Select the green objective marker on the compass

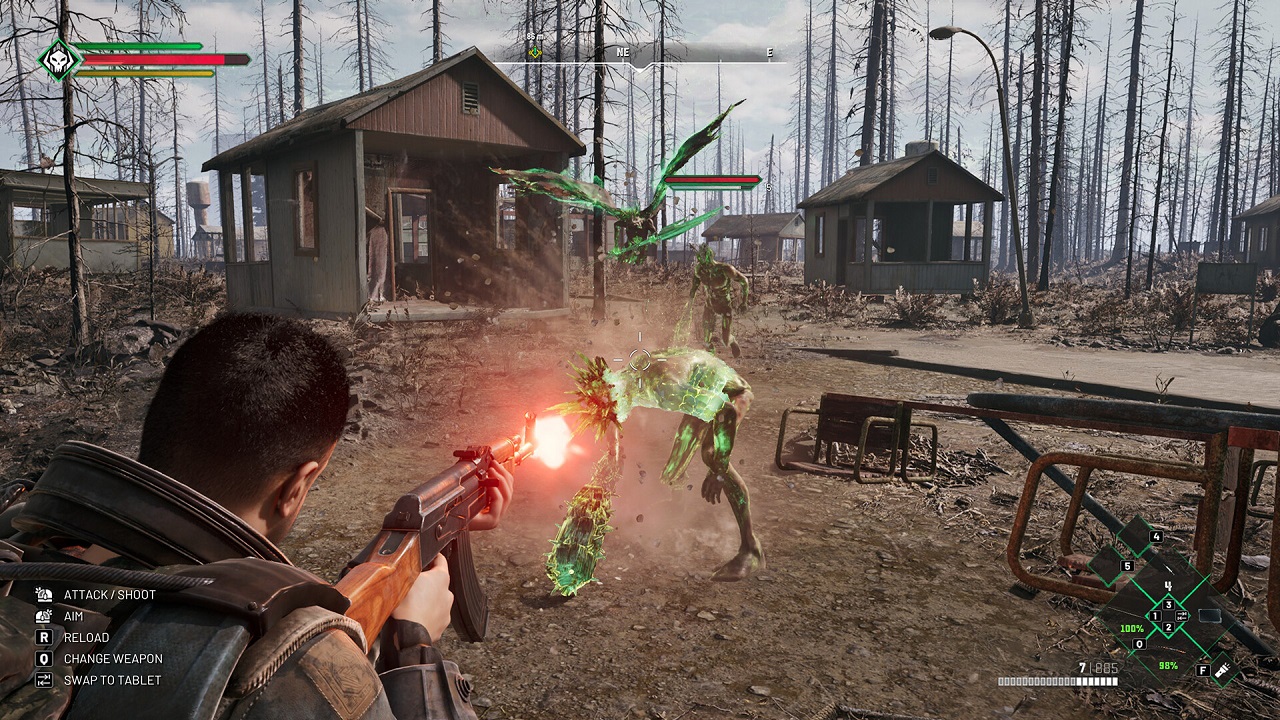(x=535, y=52)
